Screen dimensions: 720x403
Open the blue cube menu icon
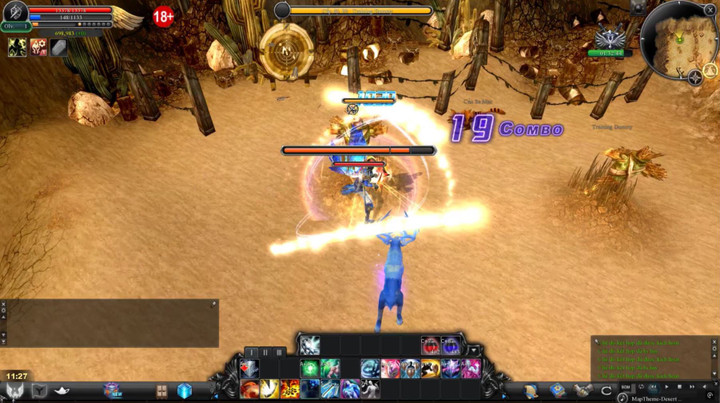click(x=184, y=391)
